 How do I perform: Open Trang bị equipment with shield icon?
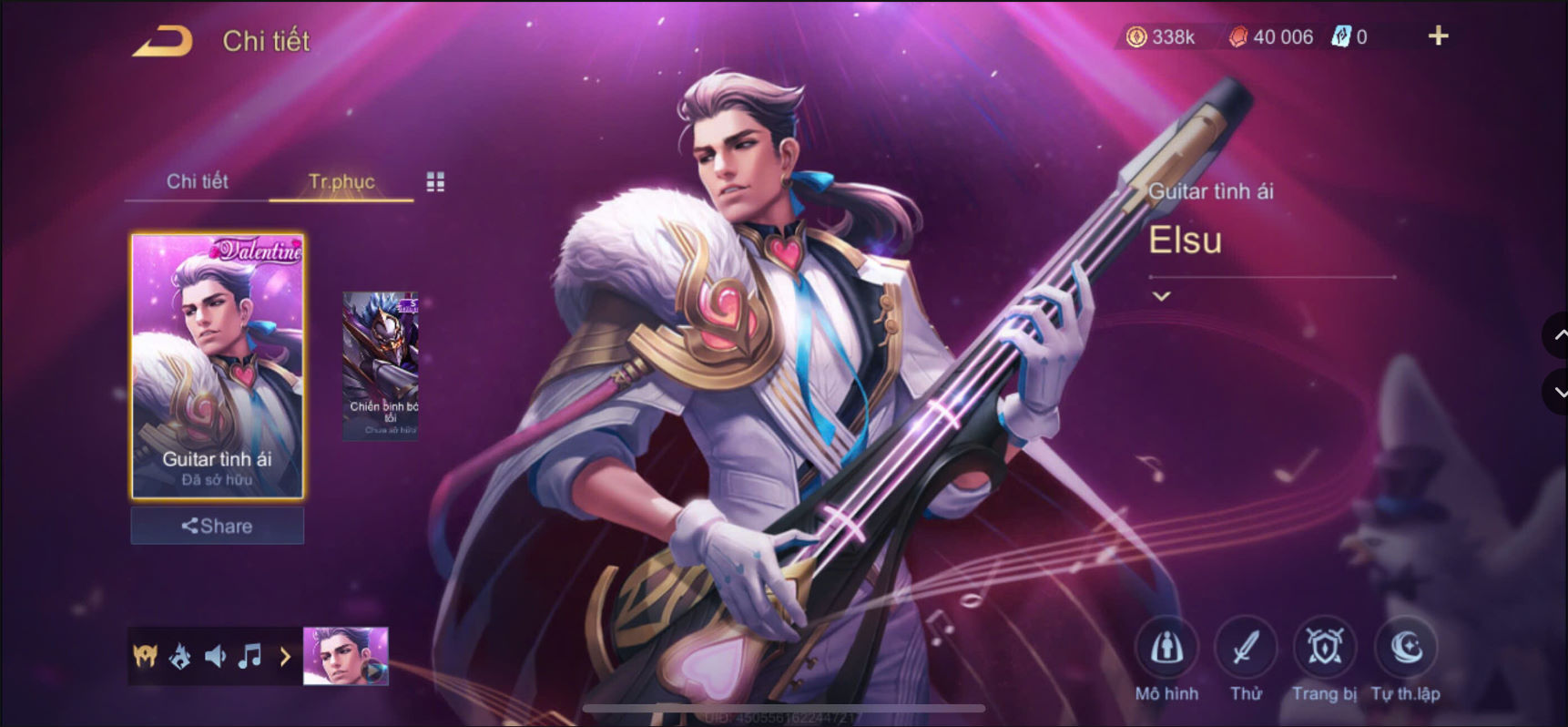(1325, 650)
